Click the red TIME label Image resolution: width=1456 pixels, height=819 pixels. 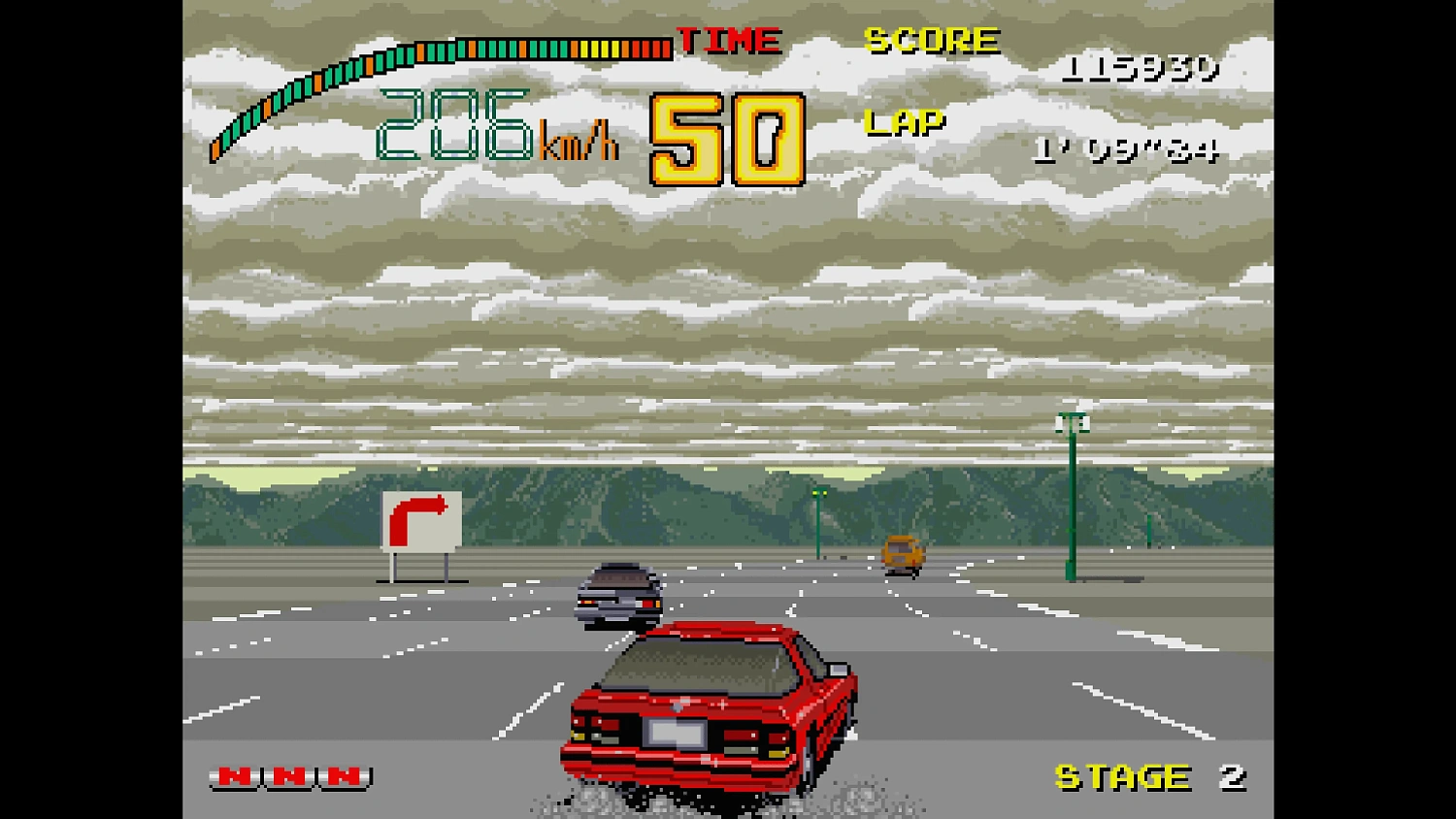tap(730, 40)
